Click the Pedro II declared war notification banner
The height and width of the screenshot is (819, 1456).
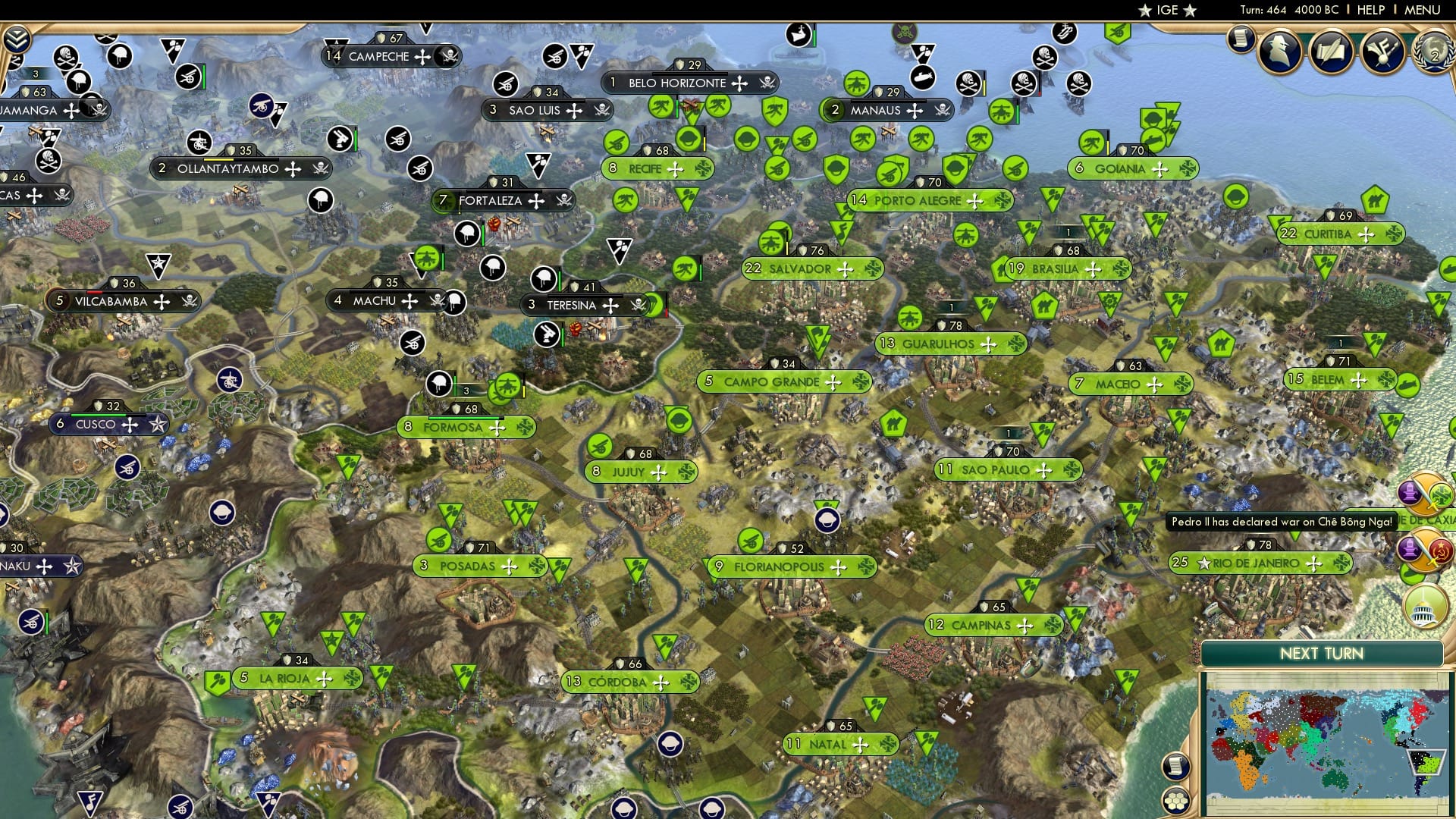pyautogui.click(x=1282, y=522)
